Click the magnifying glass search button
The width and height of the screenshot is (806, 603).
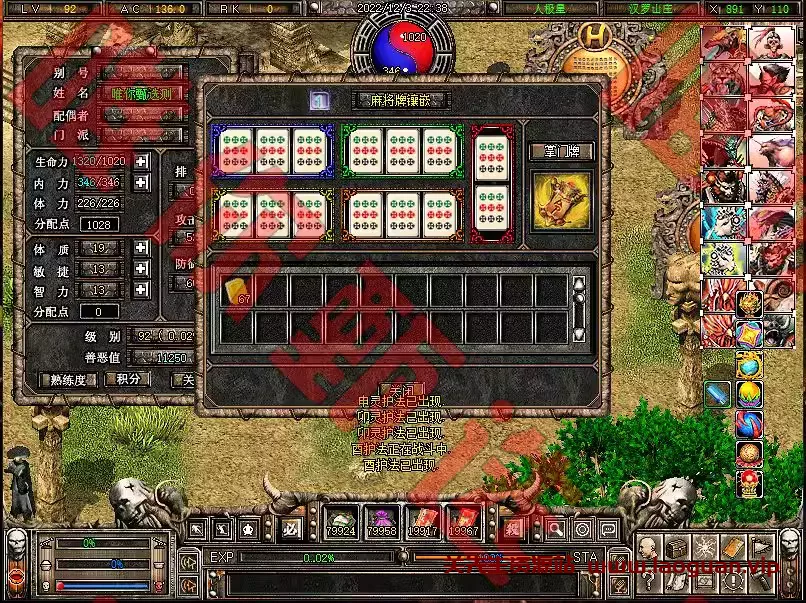point(555,529)
